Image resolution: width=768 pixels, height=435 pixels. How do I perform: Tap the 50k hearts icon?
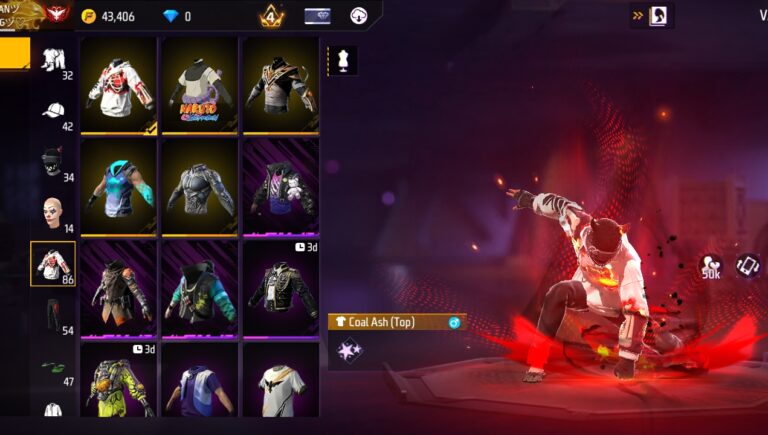pos(712,266)
